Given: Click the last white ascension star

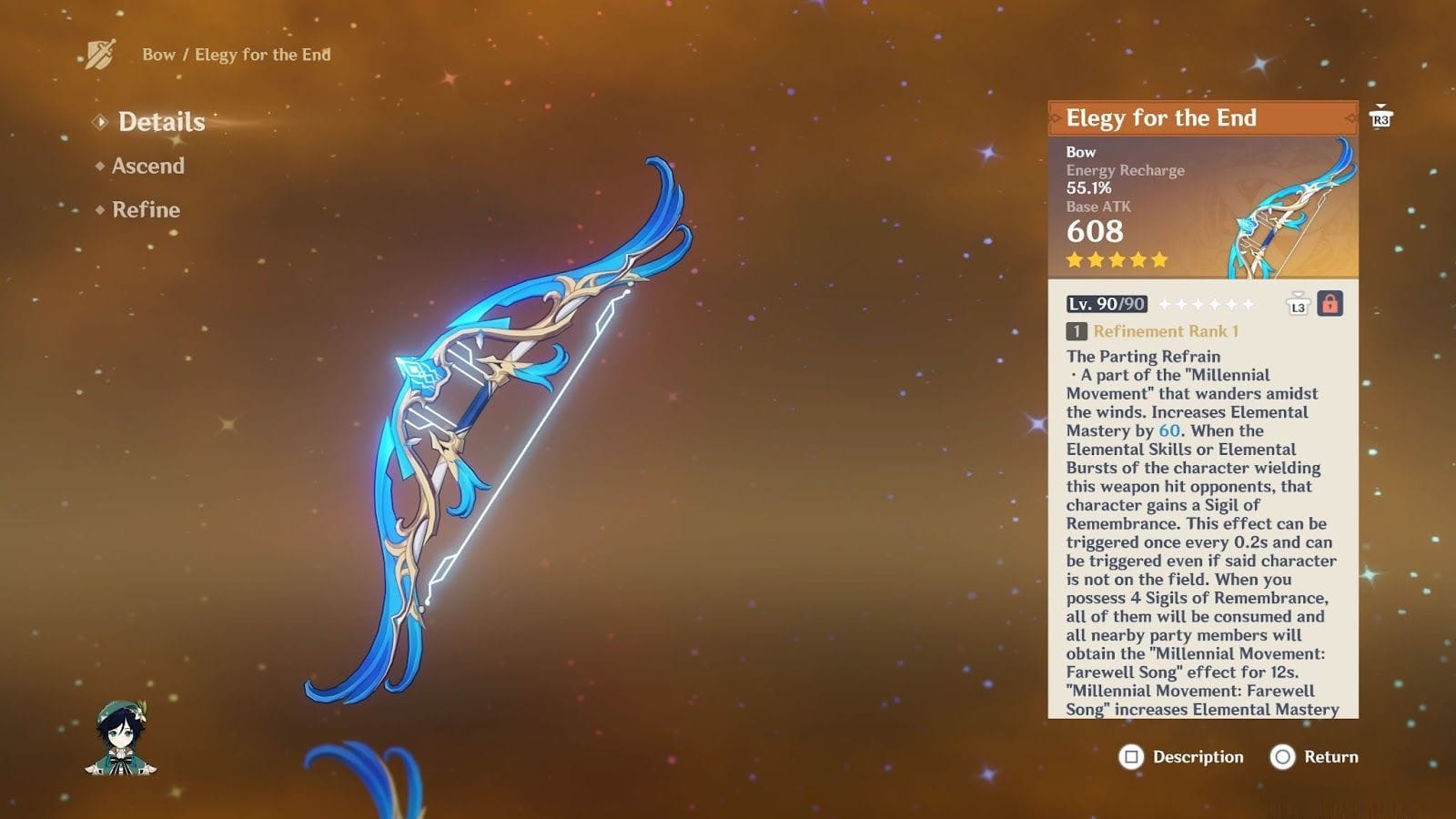Looking at the screenshot, I should 1249,305.
